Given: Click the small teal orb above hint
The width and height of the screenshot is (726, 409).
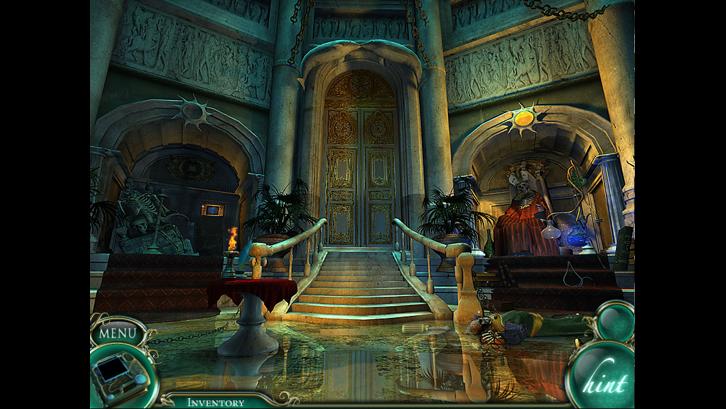Looking at the screenshot, I should point(611,321).
